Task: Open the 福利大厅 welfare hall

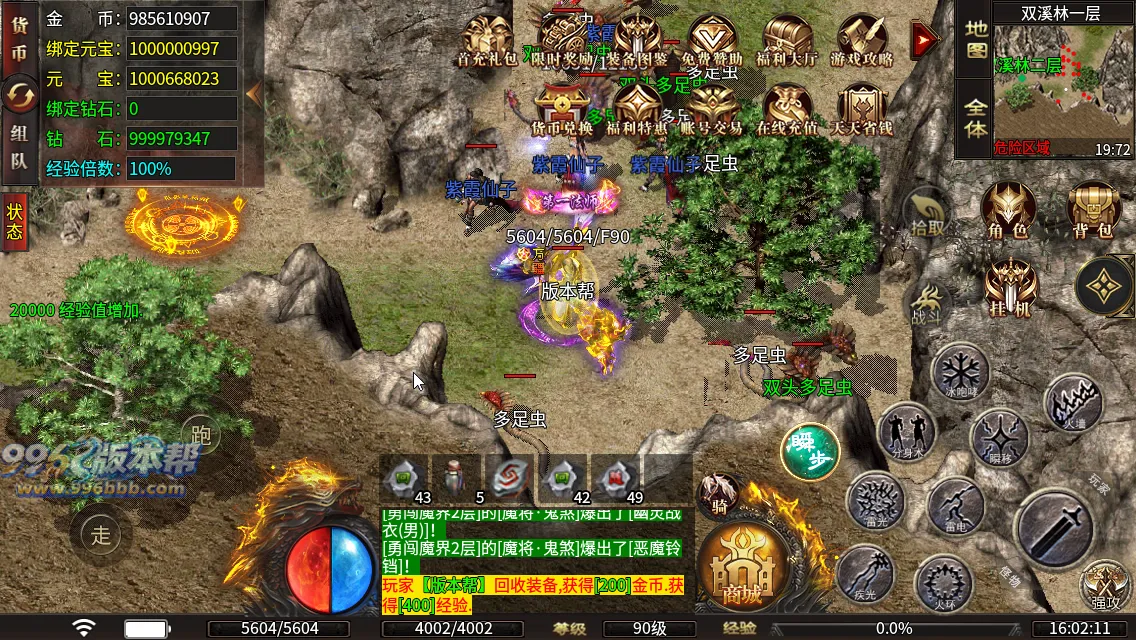Action: click(x=787, y=41)
